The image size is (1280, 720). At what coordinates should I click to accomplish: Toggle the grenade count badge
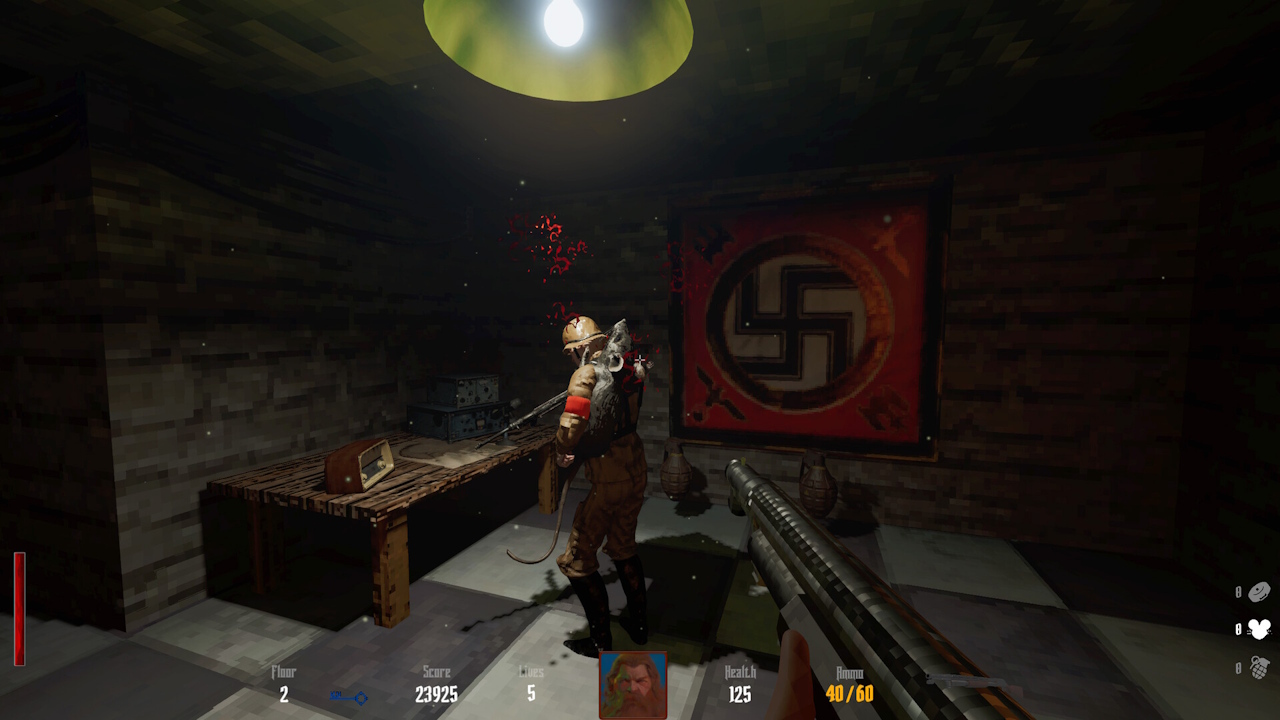1238,668
